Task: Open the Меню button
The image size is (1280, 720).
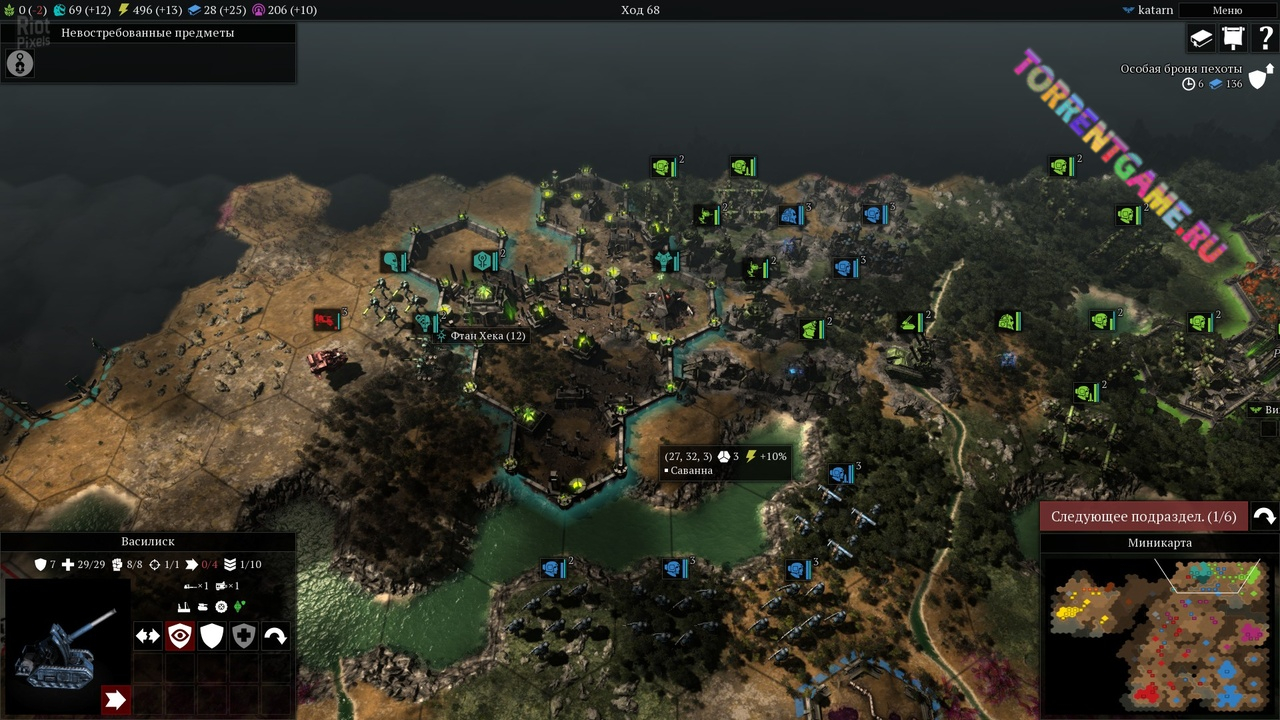Action: pyautogui.click(x=1227, y=10)
